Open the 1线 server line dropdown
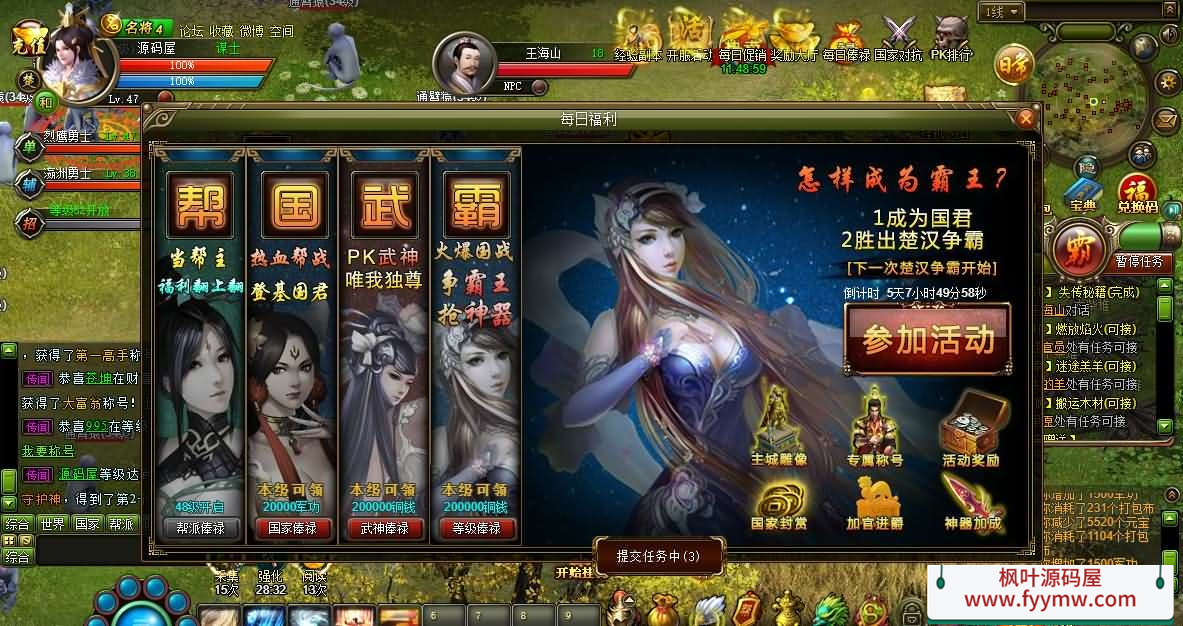Screen dimensions: 1183x626 pos(1003,12)
